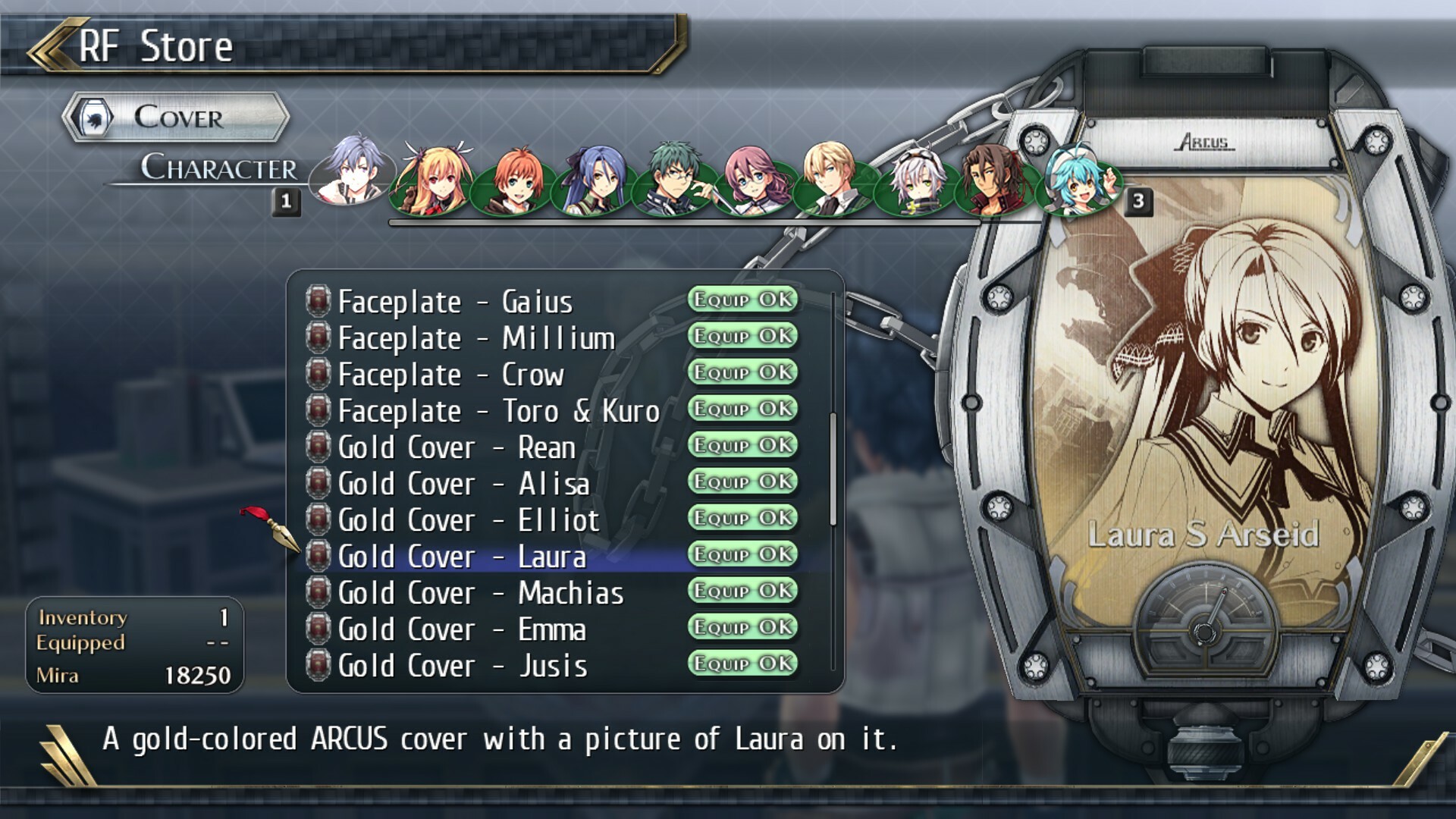
Task: Equip the Faceplate - Toro & Kuro
Action: coord(742,409)
